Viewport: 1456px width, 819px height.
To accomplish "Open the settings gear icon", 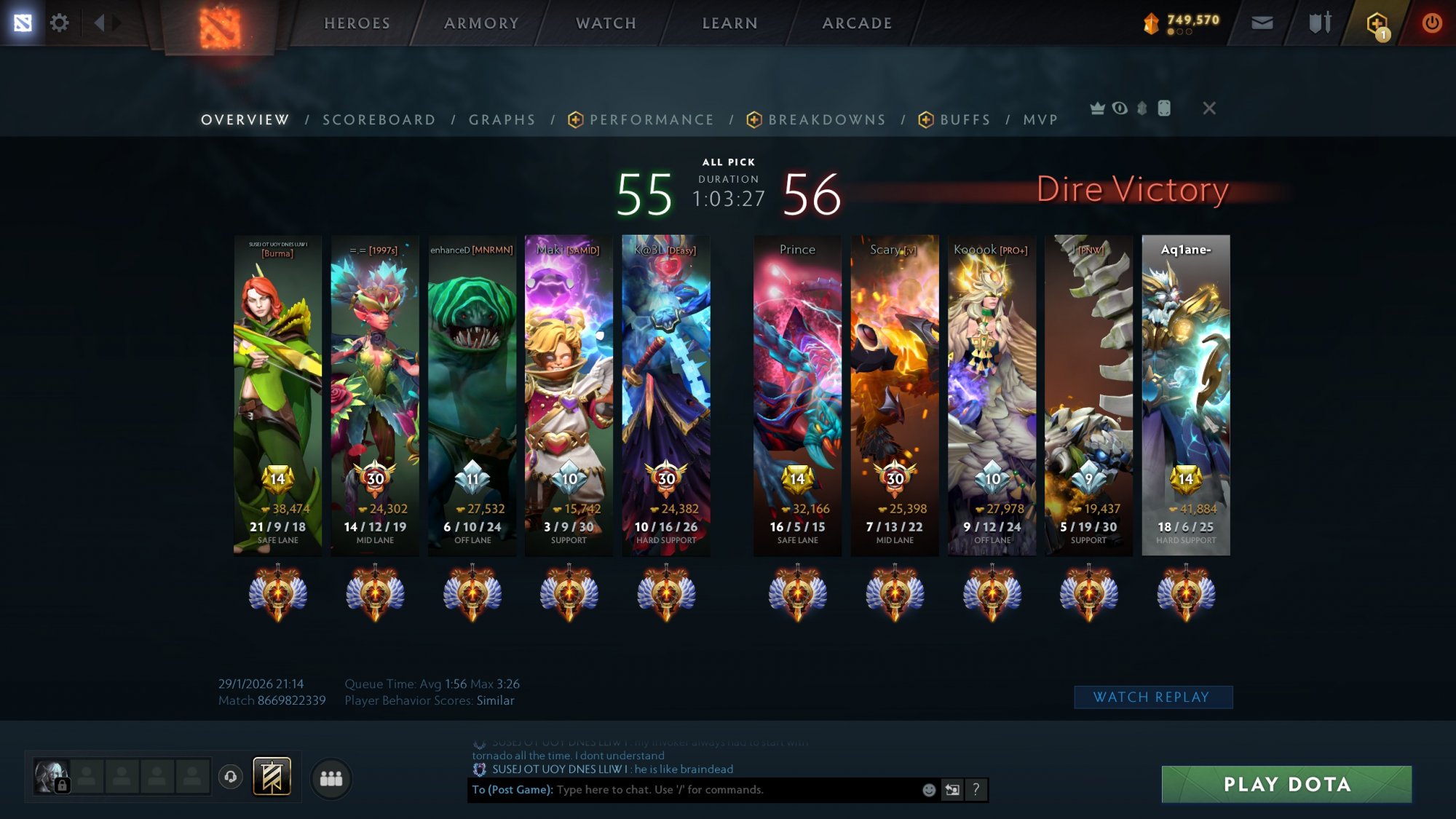I will click(x=59, y=23).
